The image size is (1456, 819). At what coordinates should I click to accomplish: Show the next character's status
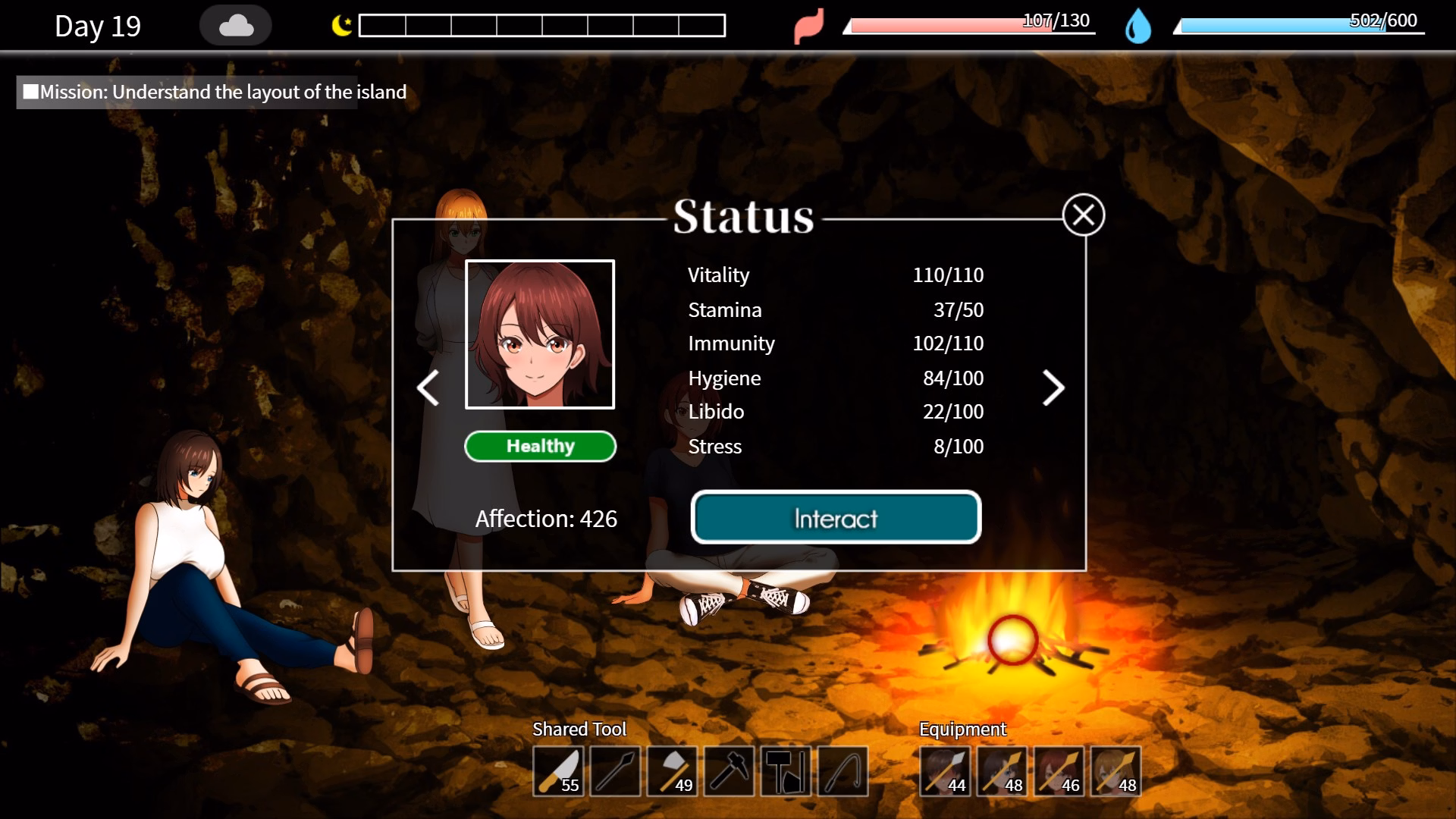click(x=1053, y=388)
